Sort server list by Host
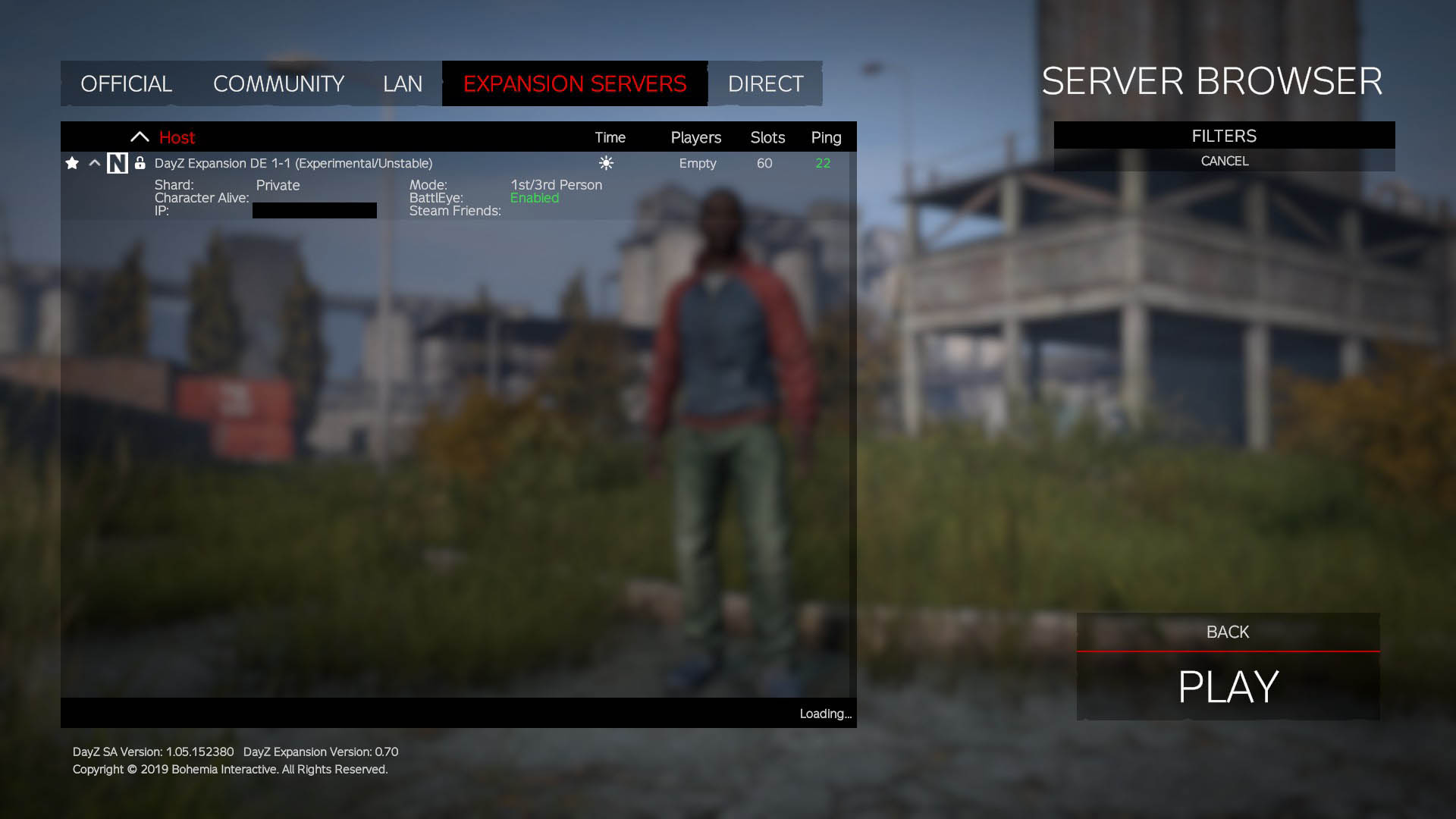The height and width of the screenshot is (819, 1456). pyautogui.click(x=177, y=137)
